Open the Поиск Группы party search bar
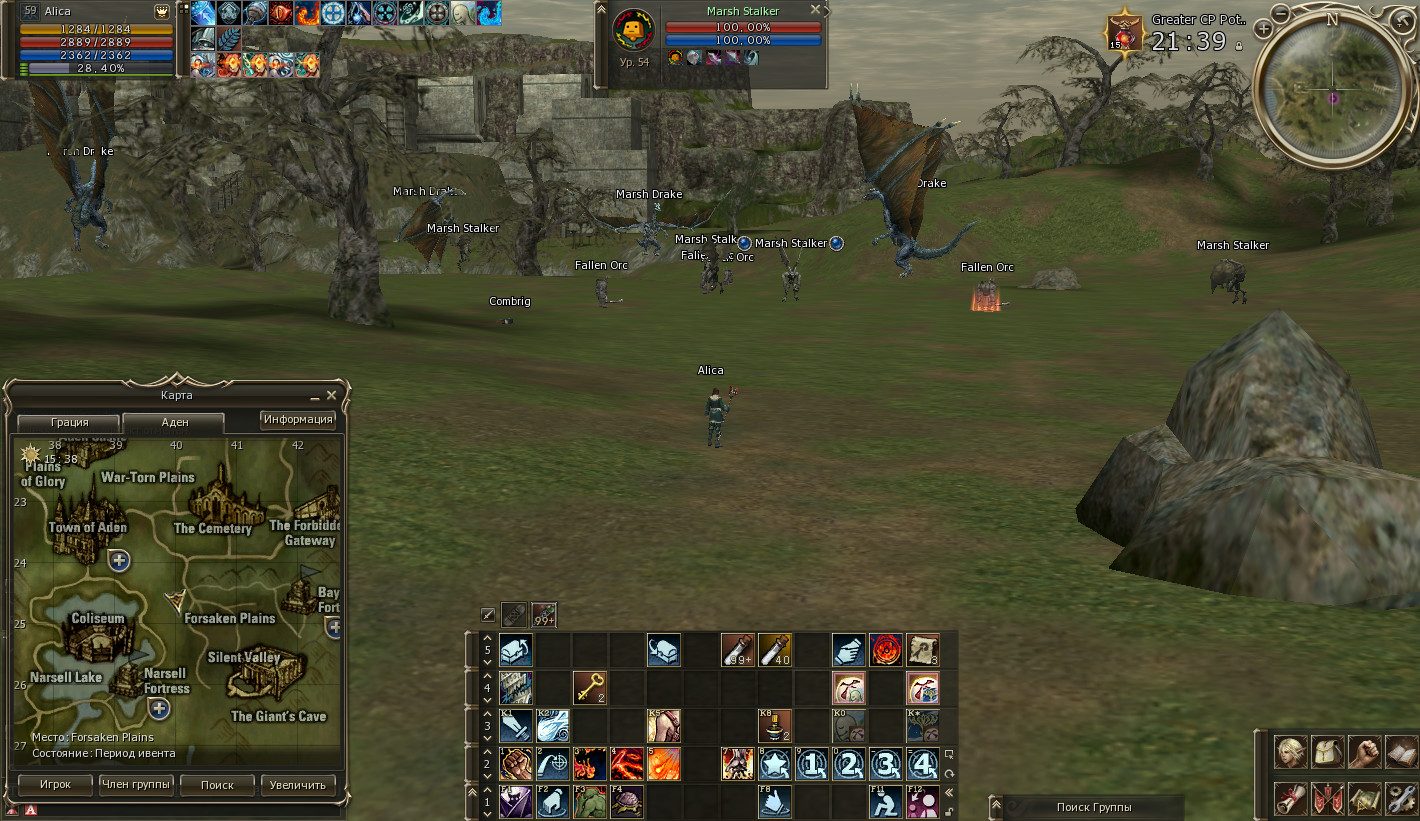The image size is (1420, 821). coord(1093,807)
